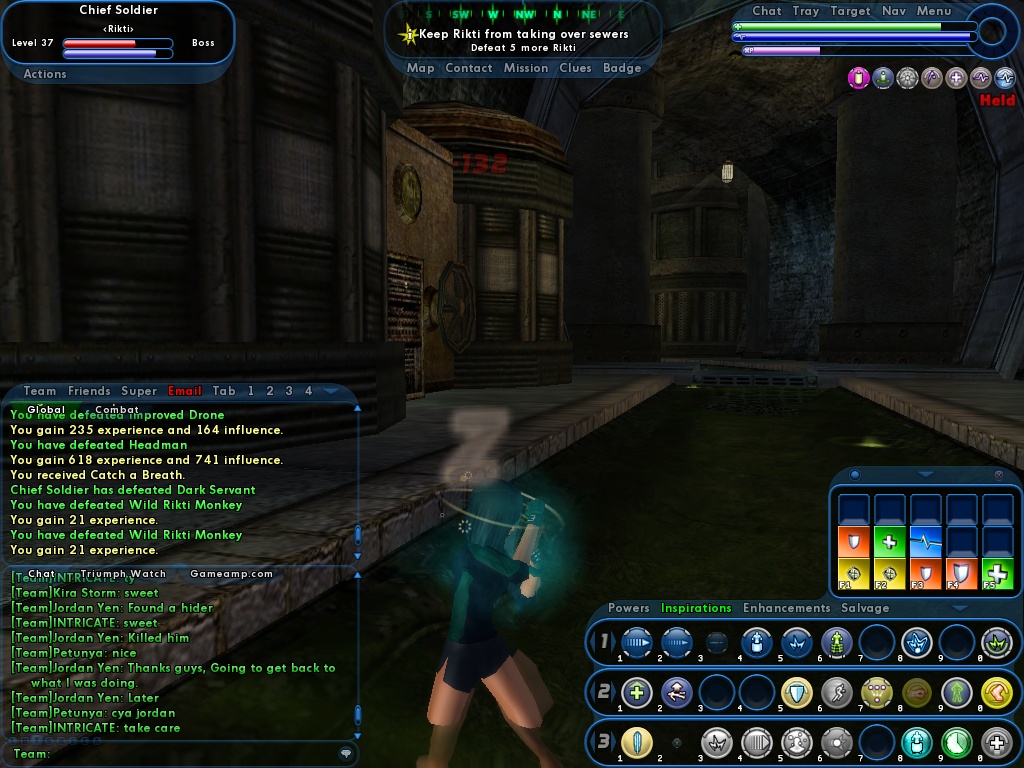This screenshot has height=768, width=1024.
Task: Open the Nav window
Action: pos(894,11)
